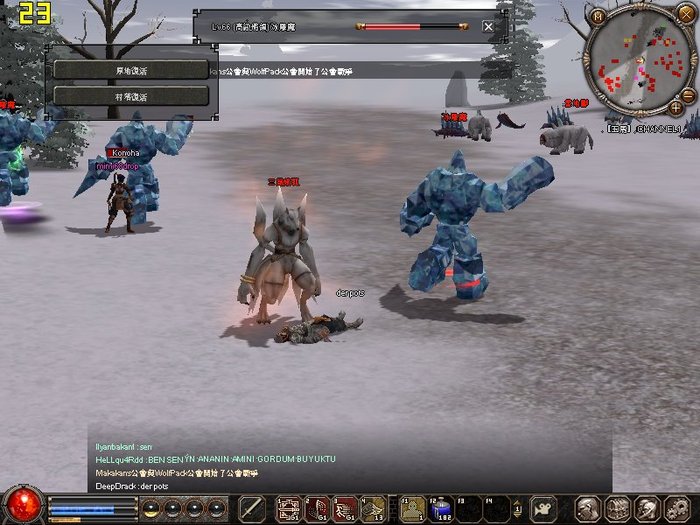The width and height of the screenshot is (700, 525).
Task: Select the blue potion hotbar slot
Action: click(x=441, y=508)
